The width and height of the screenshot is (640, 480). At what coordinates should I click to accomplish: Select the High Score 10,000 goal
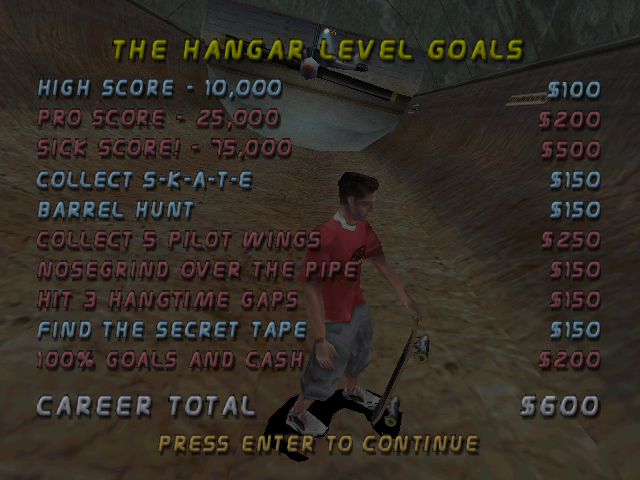[160, 89]
